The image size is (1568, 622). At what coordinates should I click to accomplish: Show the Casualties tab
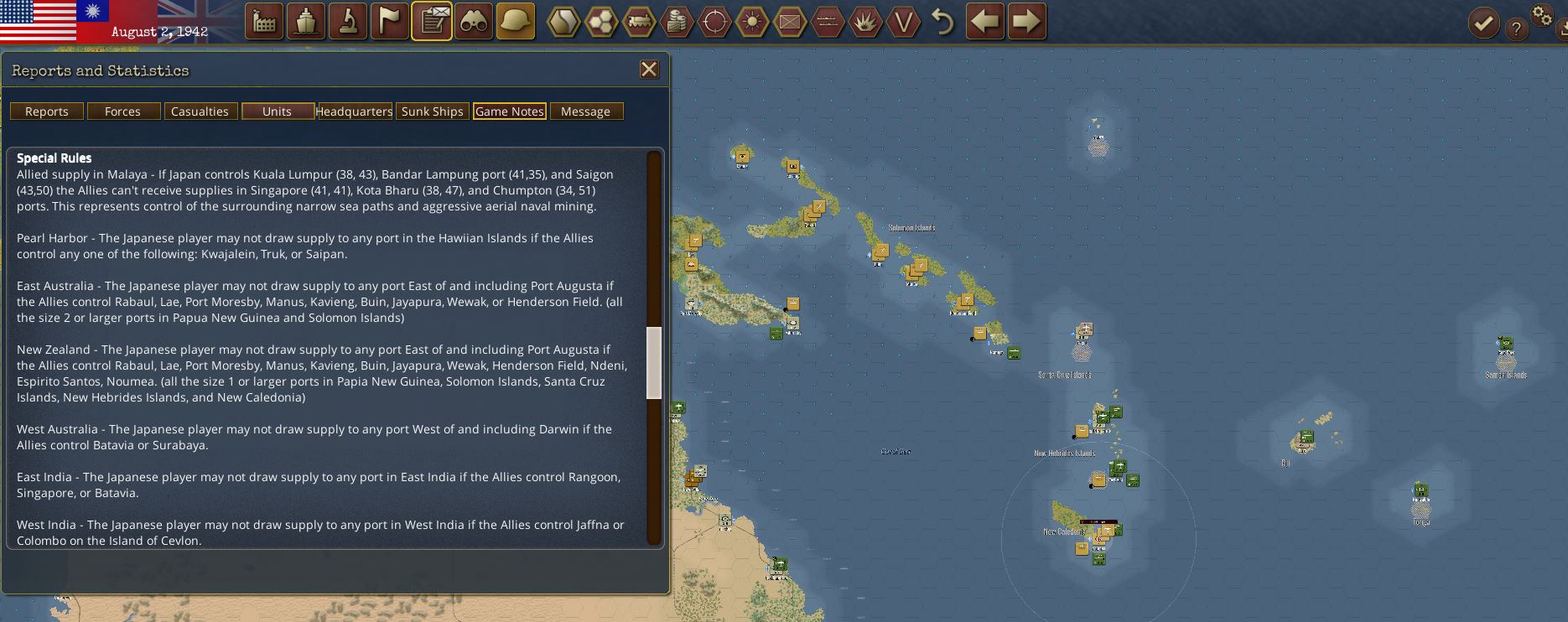point(200,111)
